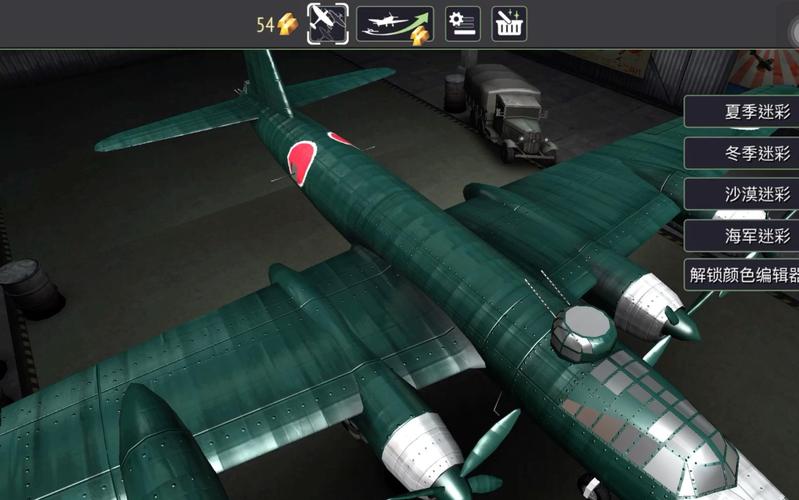Open the plane upgrade icon with green arrow
Image resolution: width=799 pixels, height=500 pixels.
pyautogui.click(x=394, y=23)
